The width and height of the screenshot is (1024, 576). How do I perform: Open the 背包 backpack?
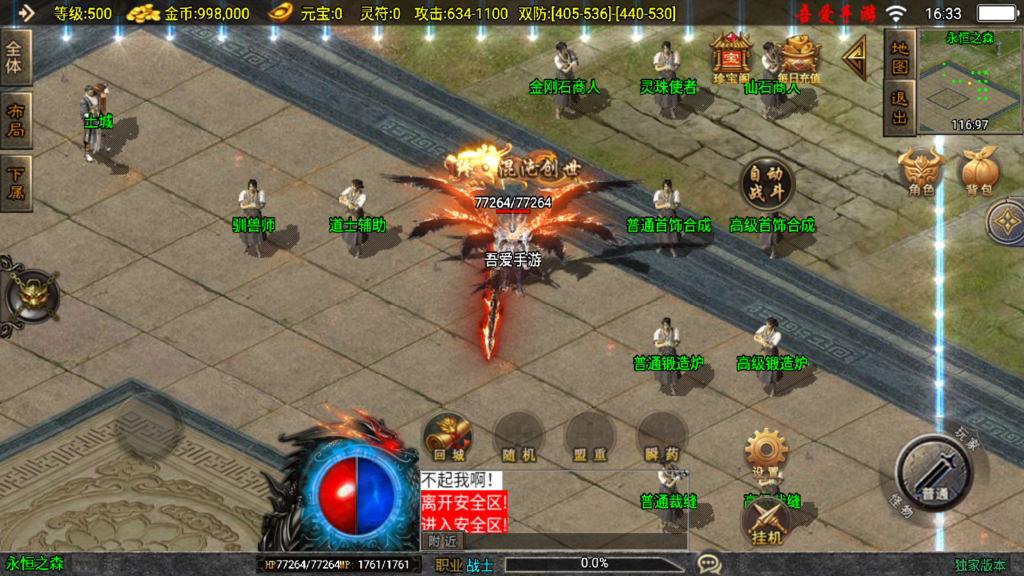[979, 171]
